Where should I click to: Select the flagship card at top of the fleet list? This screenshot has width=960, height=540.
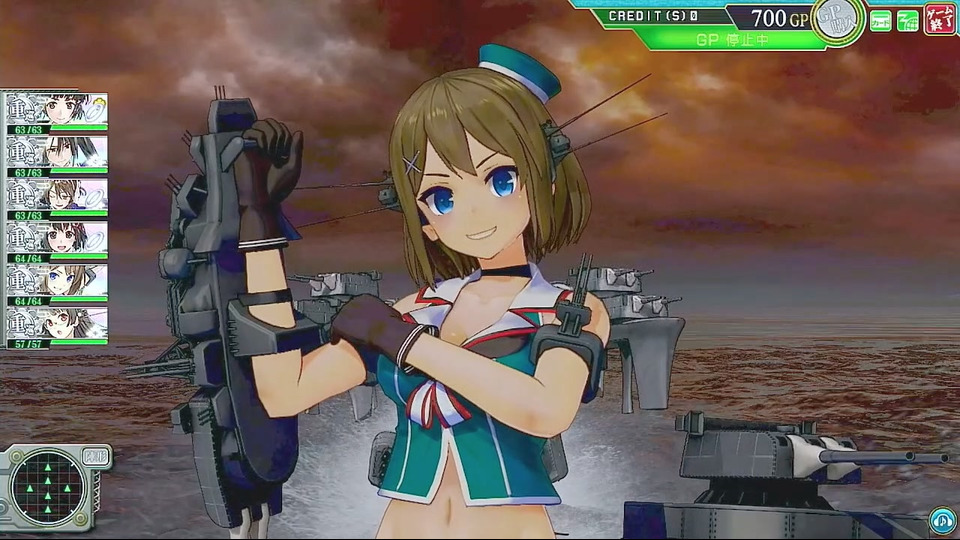(56, 113)
